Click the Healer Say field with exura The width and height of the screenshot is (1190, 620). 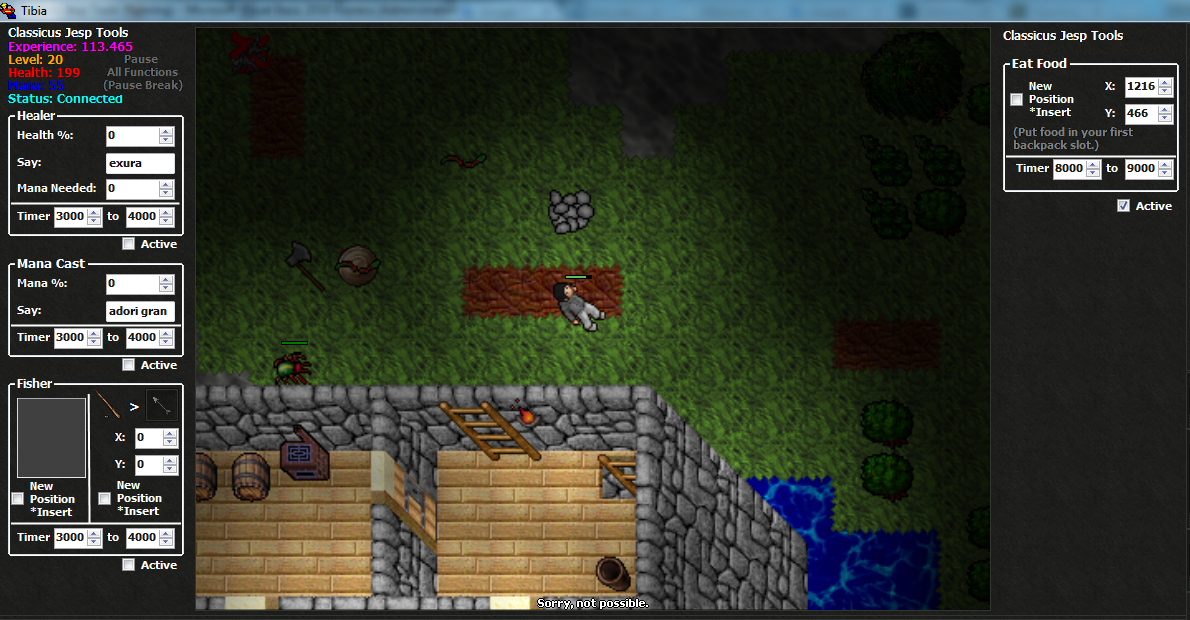pos(140,163)
